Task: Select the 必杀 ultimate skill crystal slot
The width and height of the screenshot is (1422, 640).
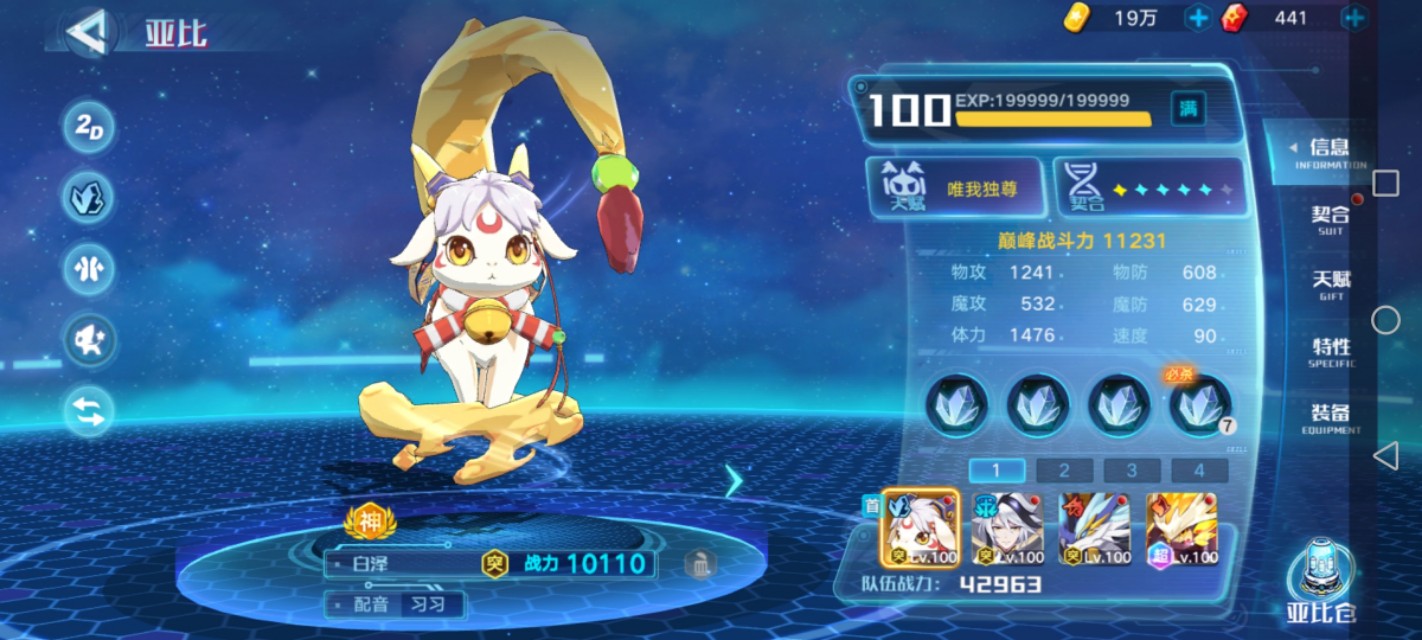Action: tap(1200, 405)
